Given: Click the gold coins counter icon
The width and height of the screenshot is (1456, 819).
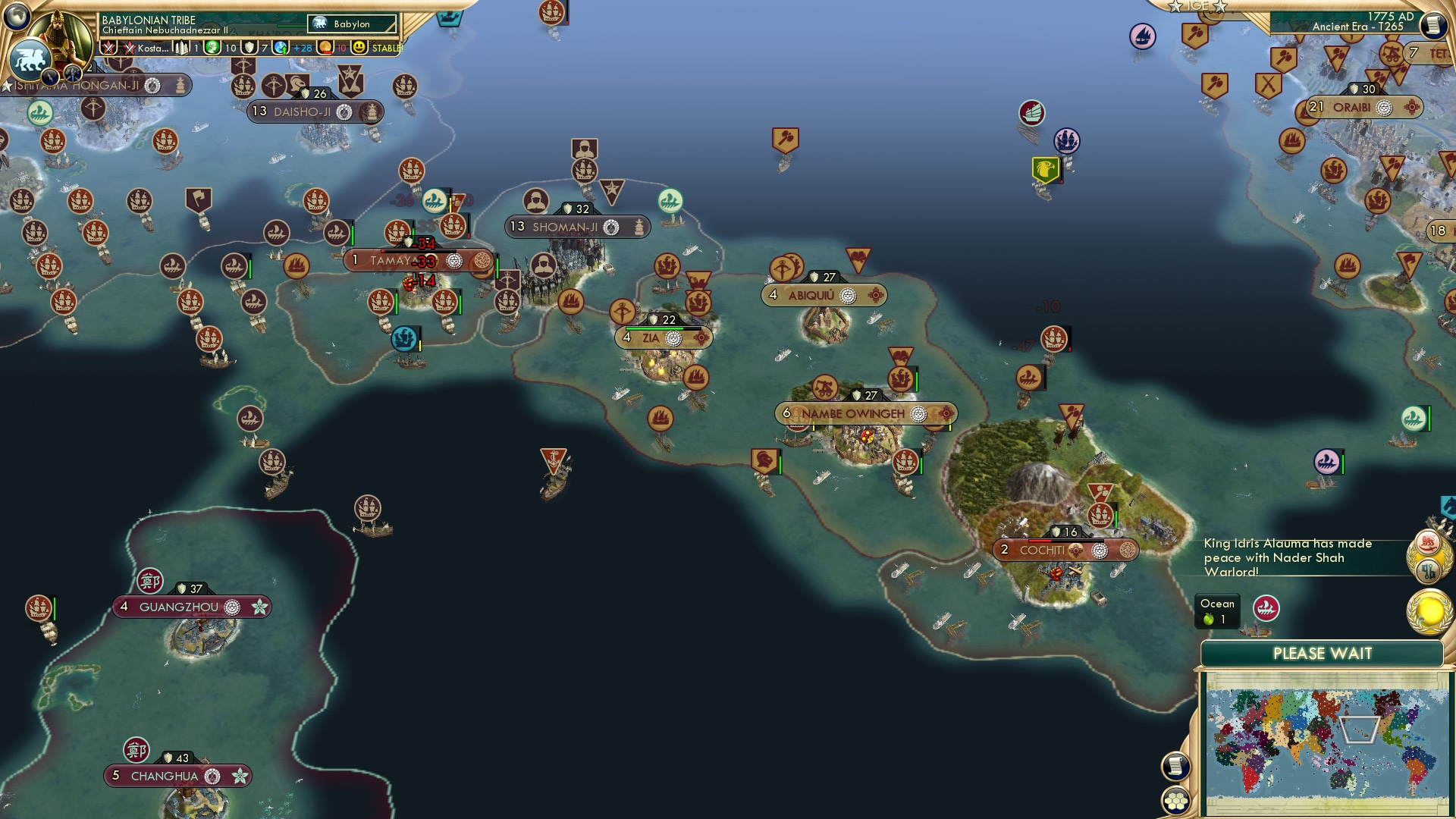Looking at the screenshot, I should (x=324, y=48).
